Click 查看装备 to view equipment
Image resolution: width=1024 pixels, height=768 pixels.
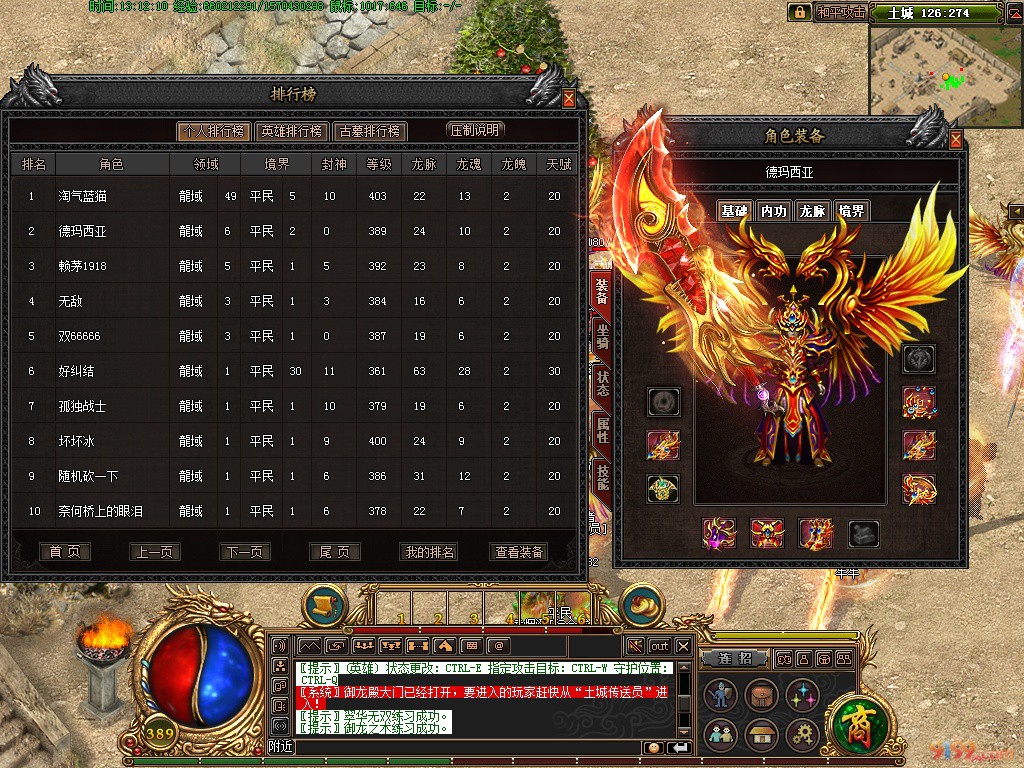pos(520,552)
